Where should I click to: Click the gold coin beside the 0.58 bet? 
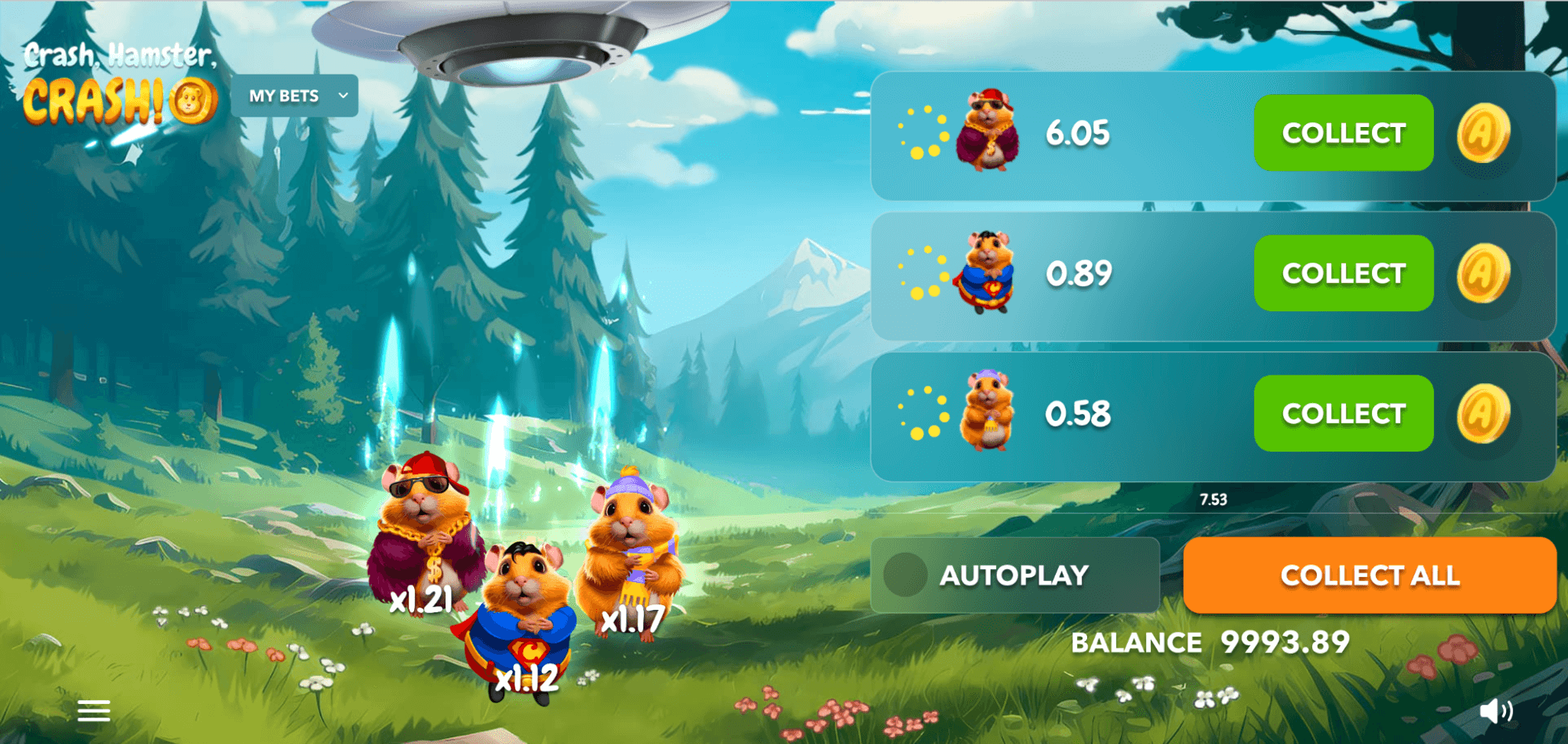click(1483, 414)
